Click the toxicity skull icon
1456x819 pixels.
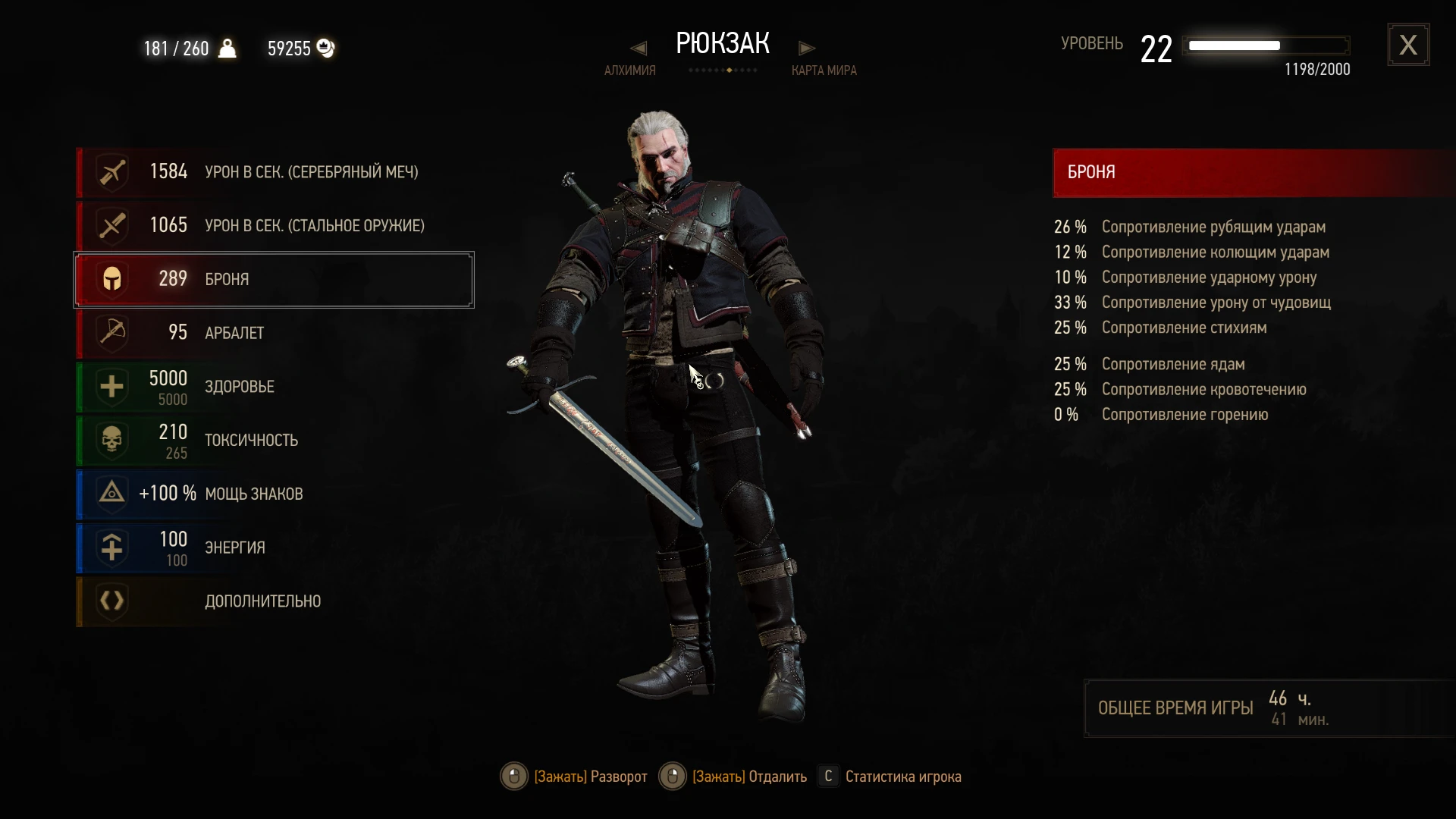111,440
